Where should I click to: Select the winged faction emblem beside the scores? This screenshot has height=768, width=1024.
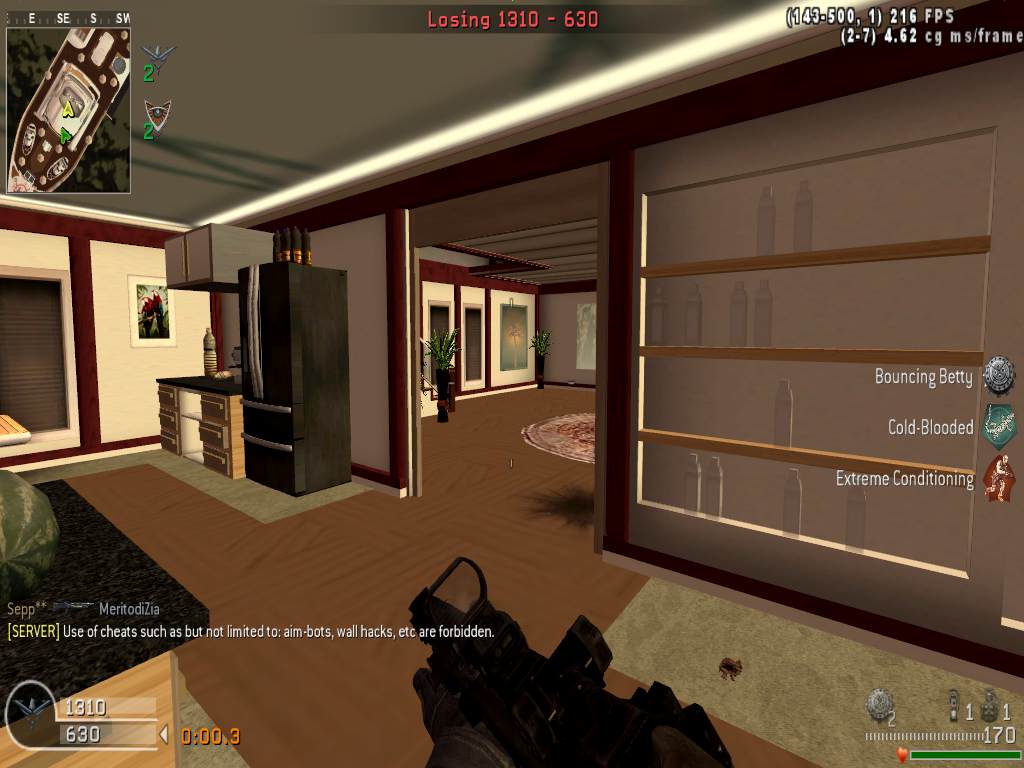point(30,711)
